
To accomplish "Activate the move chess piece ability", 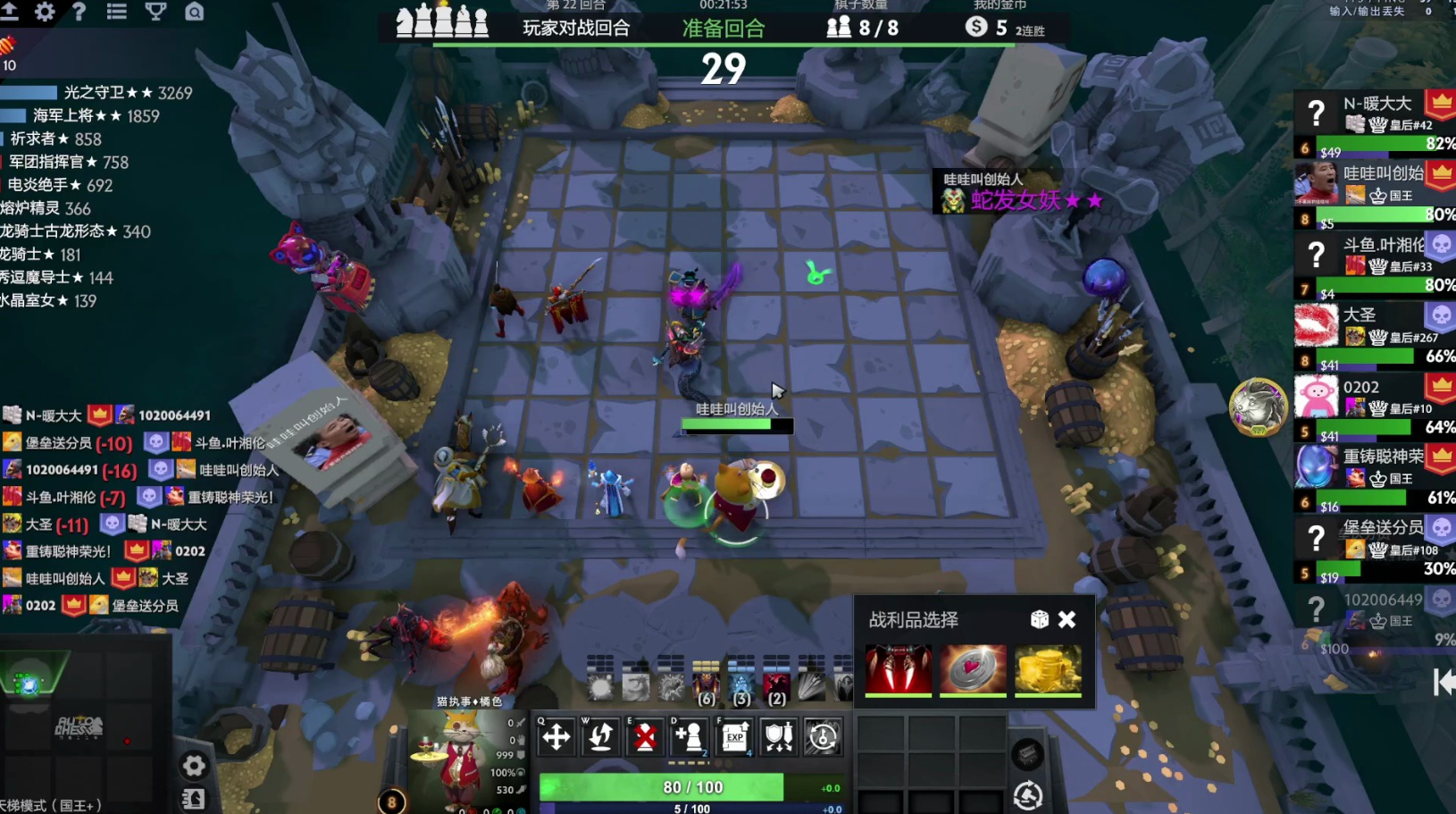I will click(x=556, y=737).
